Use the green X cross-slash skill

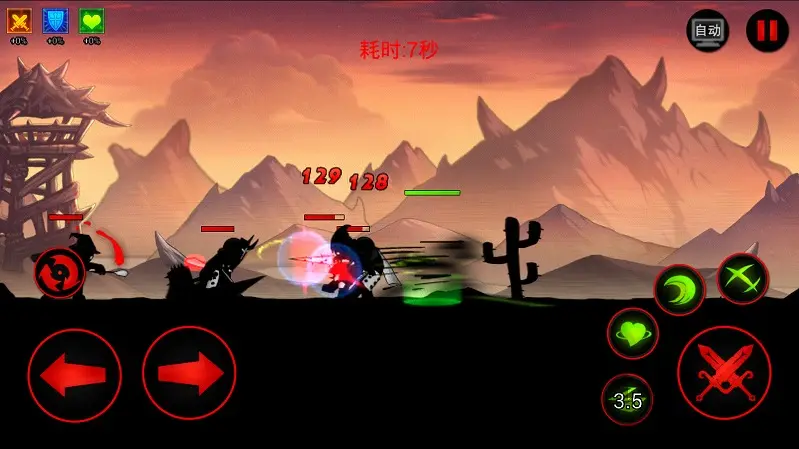pyautogui.click(x=743, y=278)
